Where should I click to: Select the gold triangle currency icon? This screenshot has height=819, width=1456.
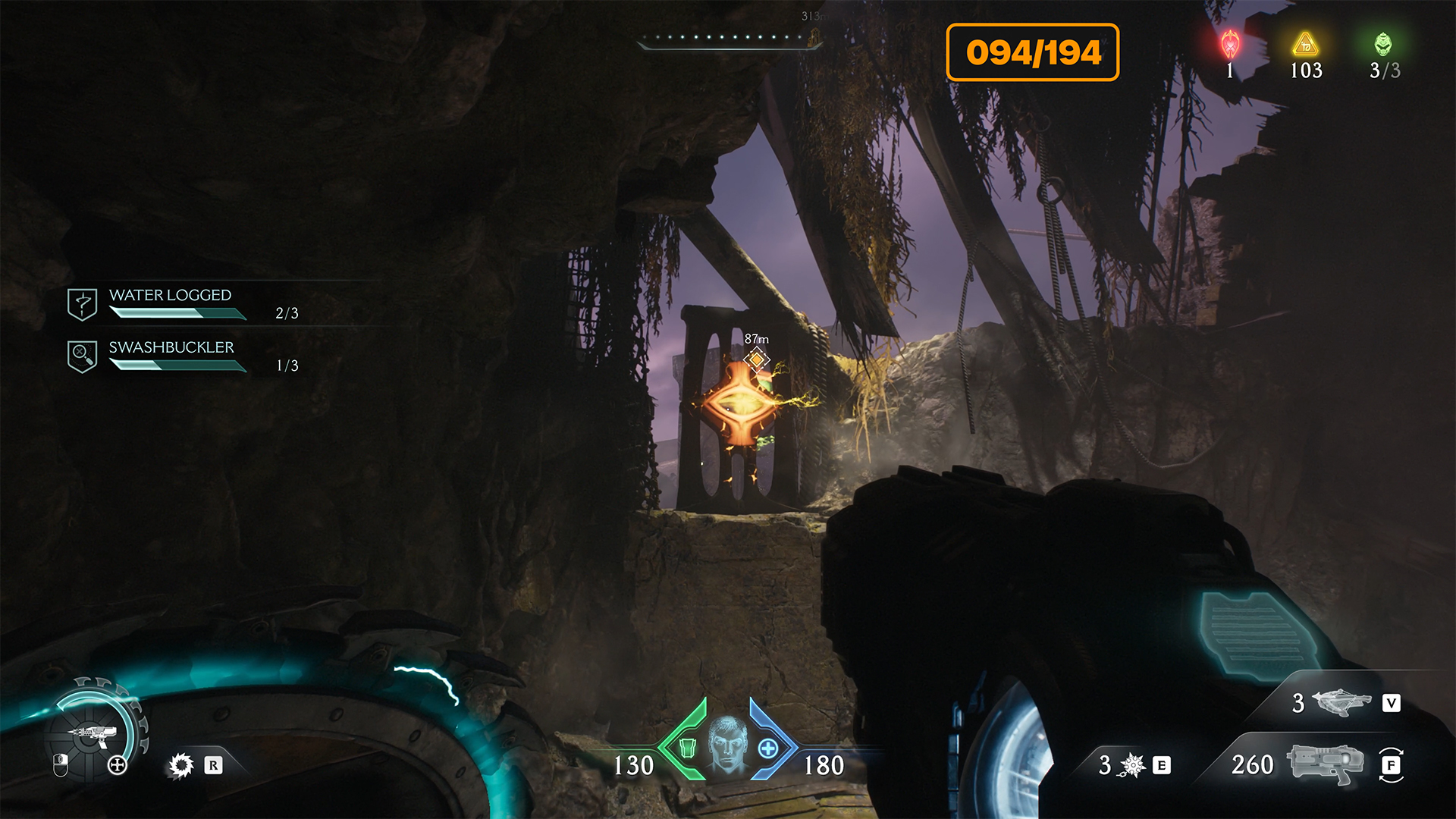(x=1306, y=45)
